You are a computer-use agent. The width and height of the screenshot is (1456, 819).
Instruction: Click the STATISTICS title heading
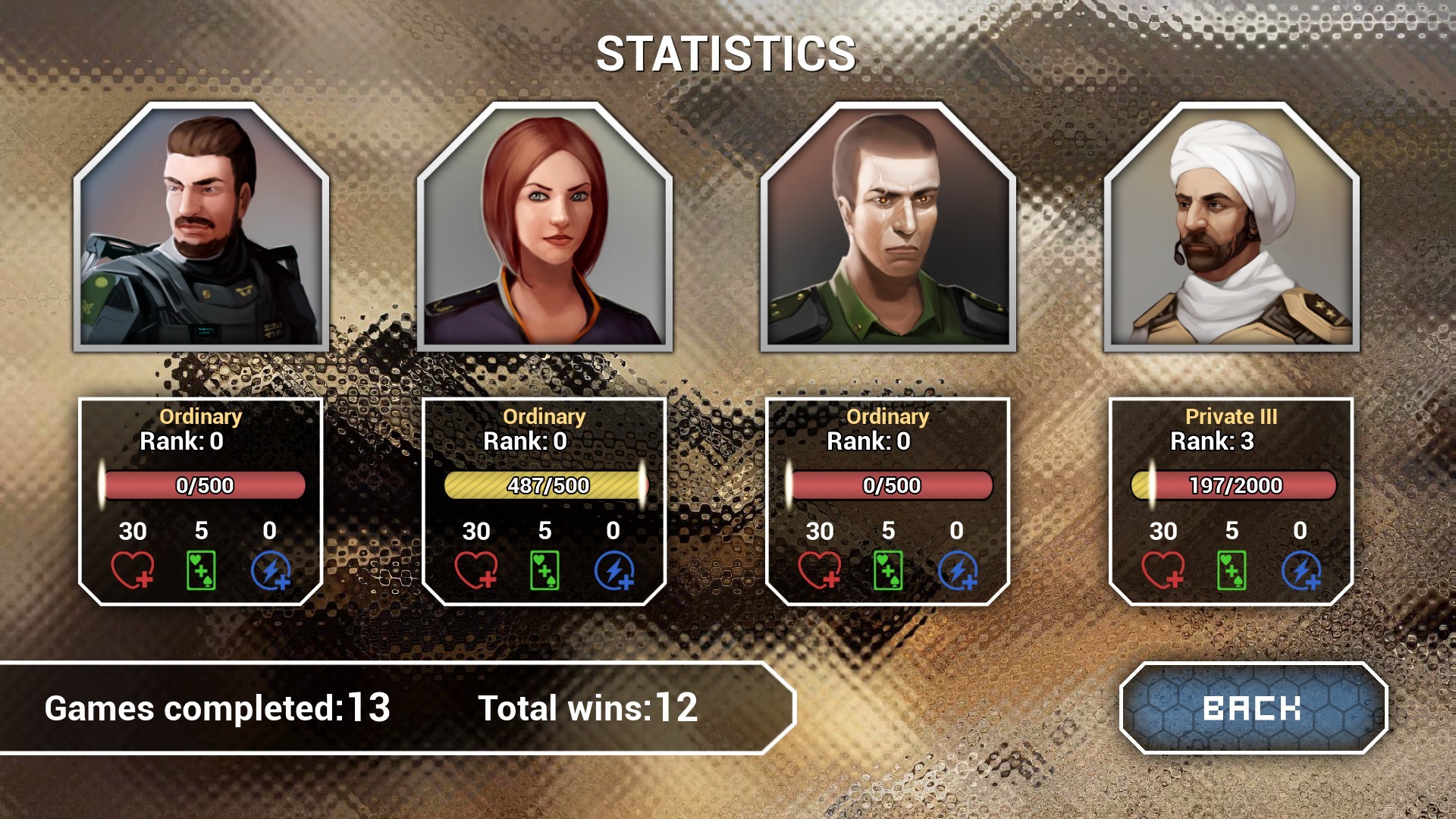pos(726,52)
